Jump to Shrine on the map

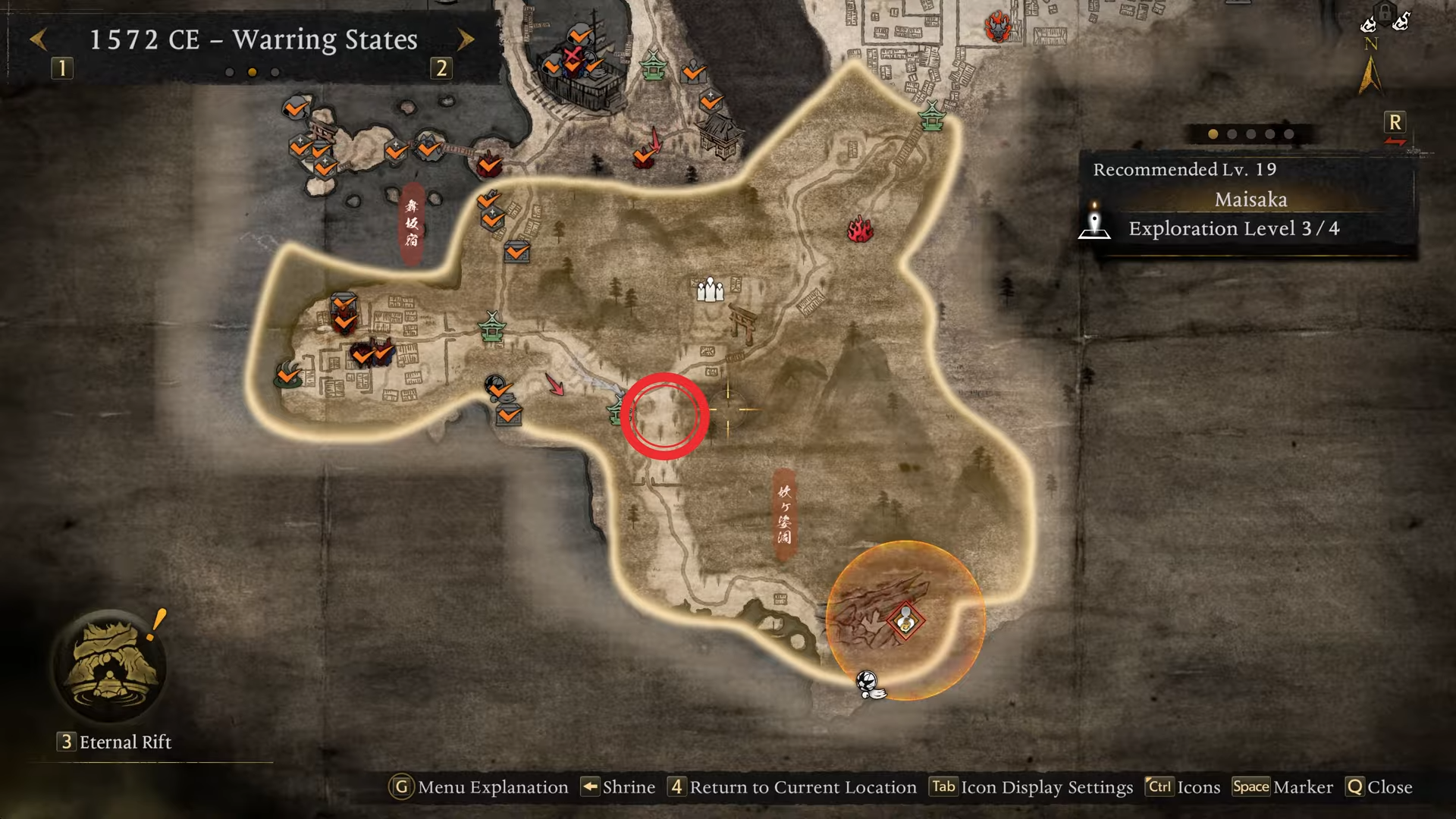pyautogui.click(x=618, y=787)
